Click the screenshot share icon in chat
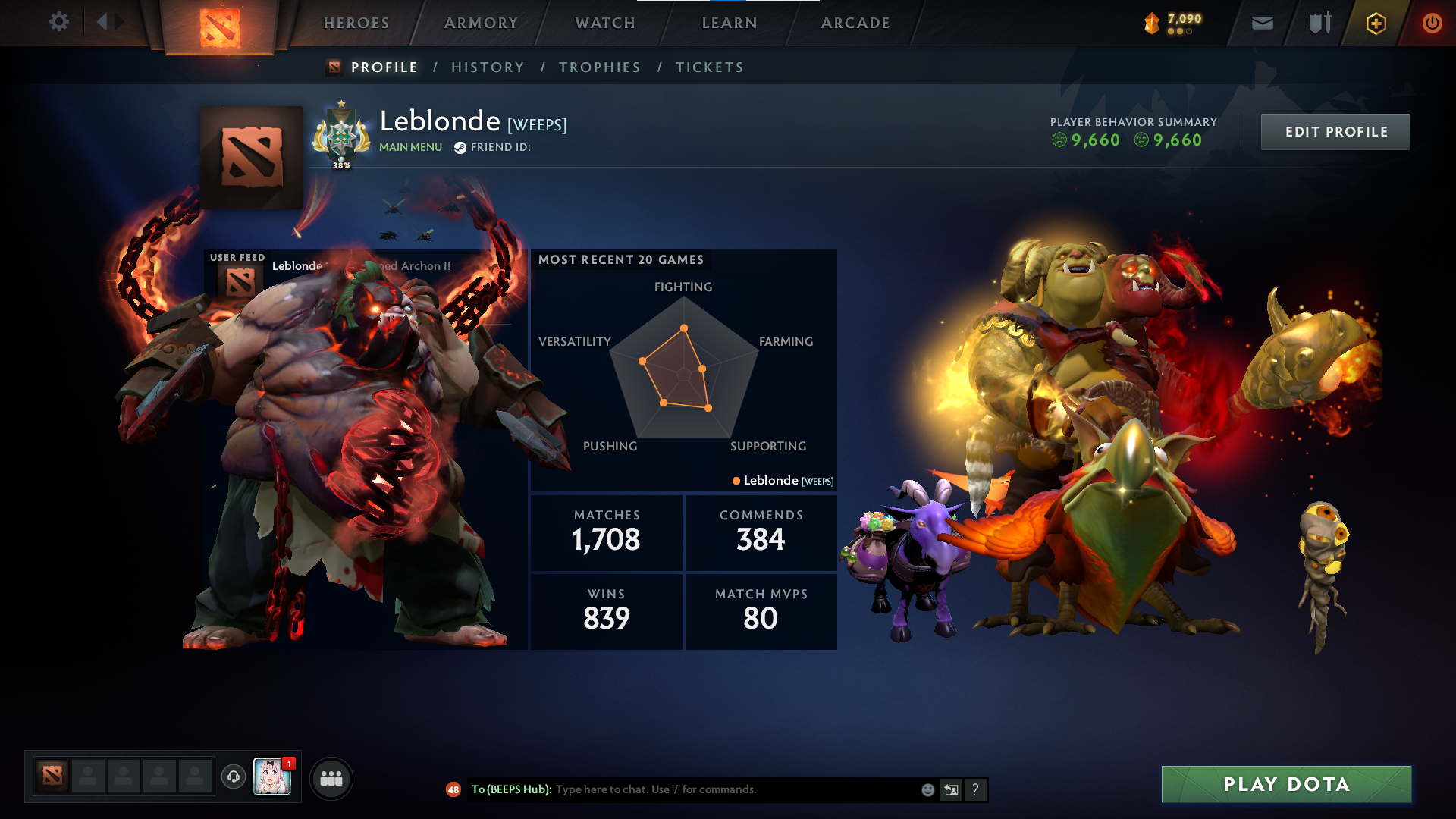The width and height of the screenshot is (1456, 819). coord(951,789)
